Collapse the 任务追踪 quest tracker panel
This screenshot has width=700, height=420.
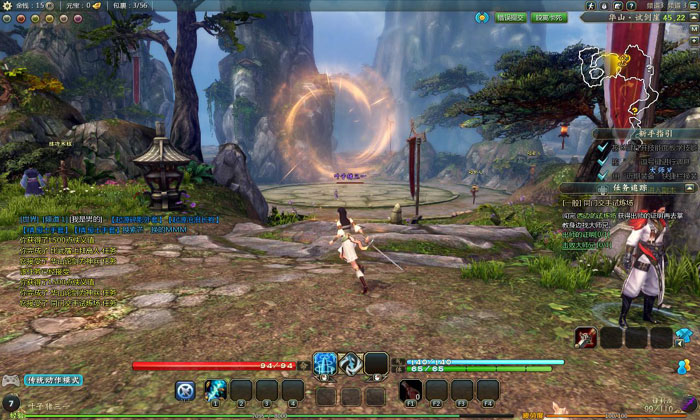coord(690,187)
